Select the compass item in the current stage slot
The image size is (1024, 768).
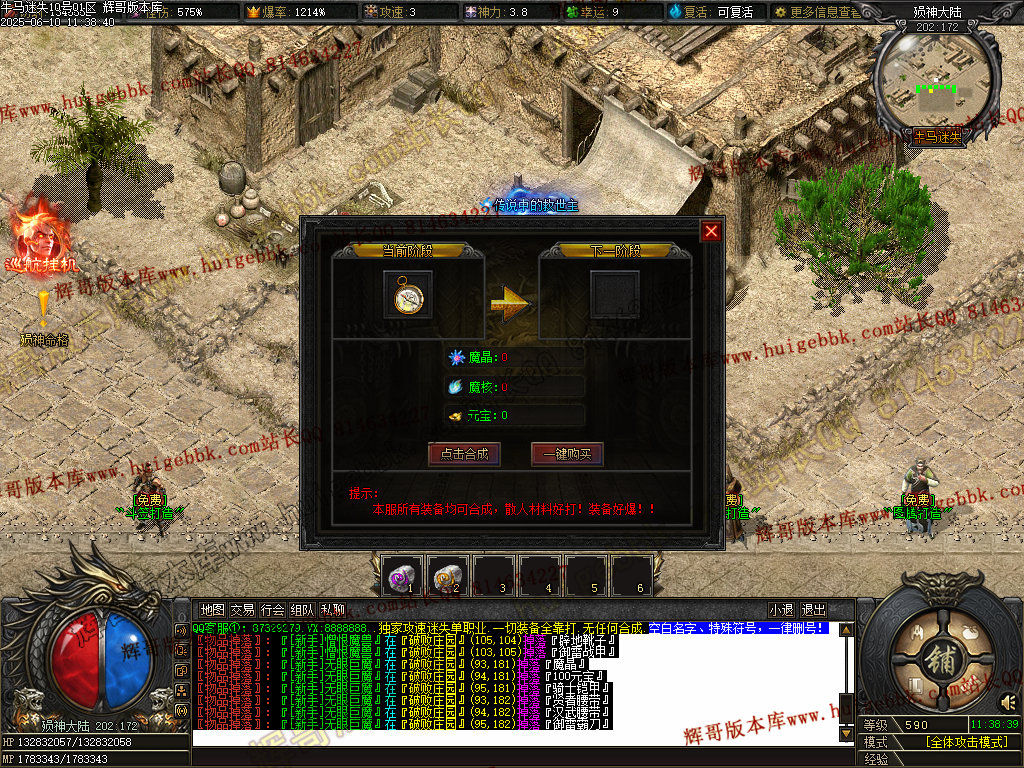pos(408,296)
